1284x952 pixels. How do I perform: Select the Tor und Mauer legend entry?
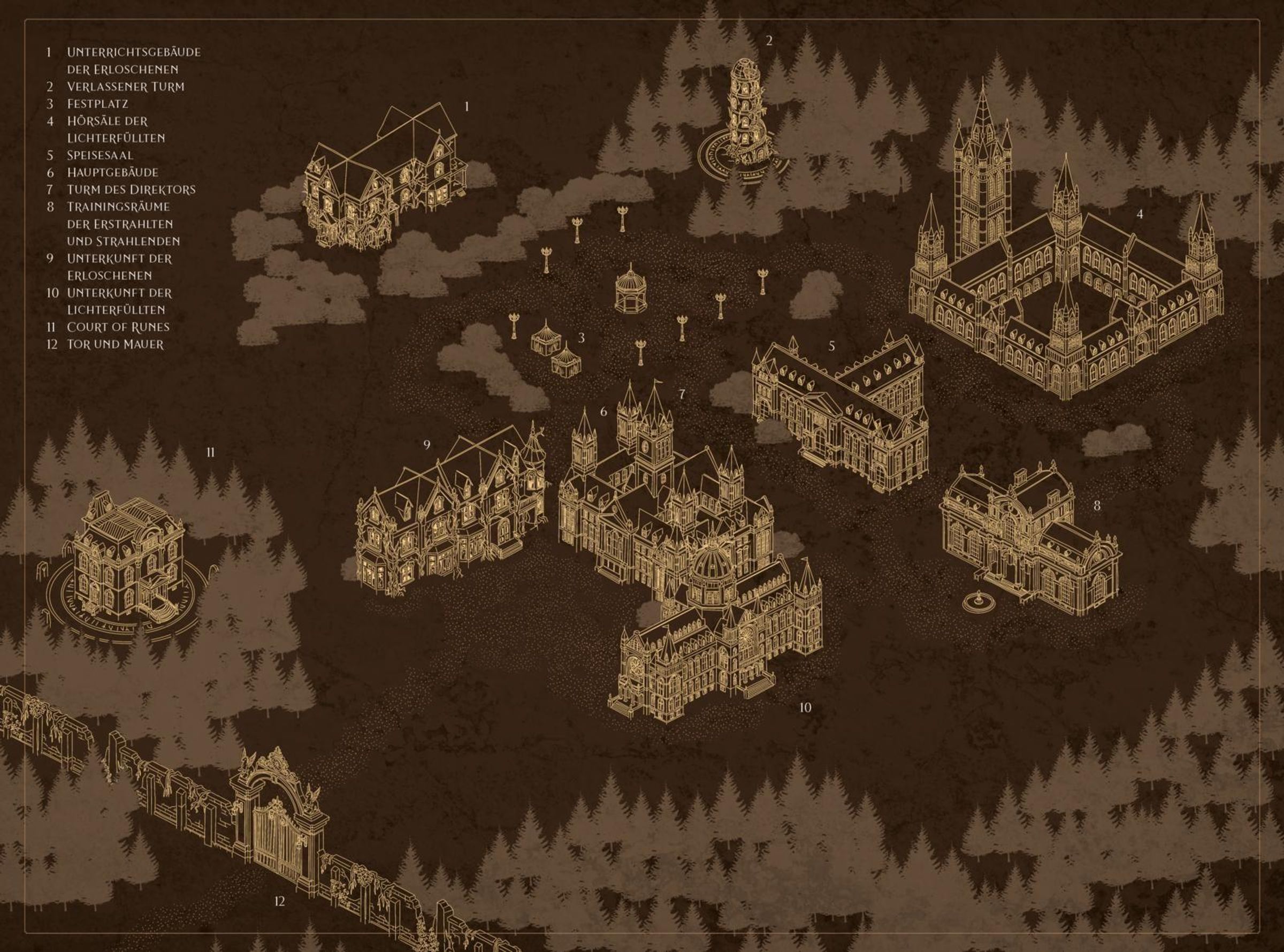pos(115,345)
